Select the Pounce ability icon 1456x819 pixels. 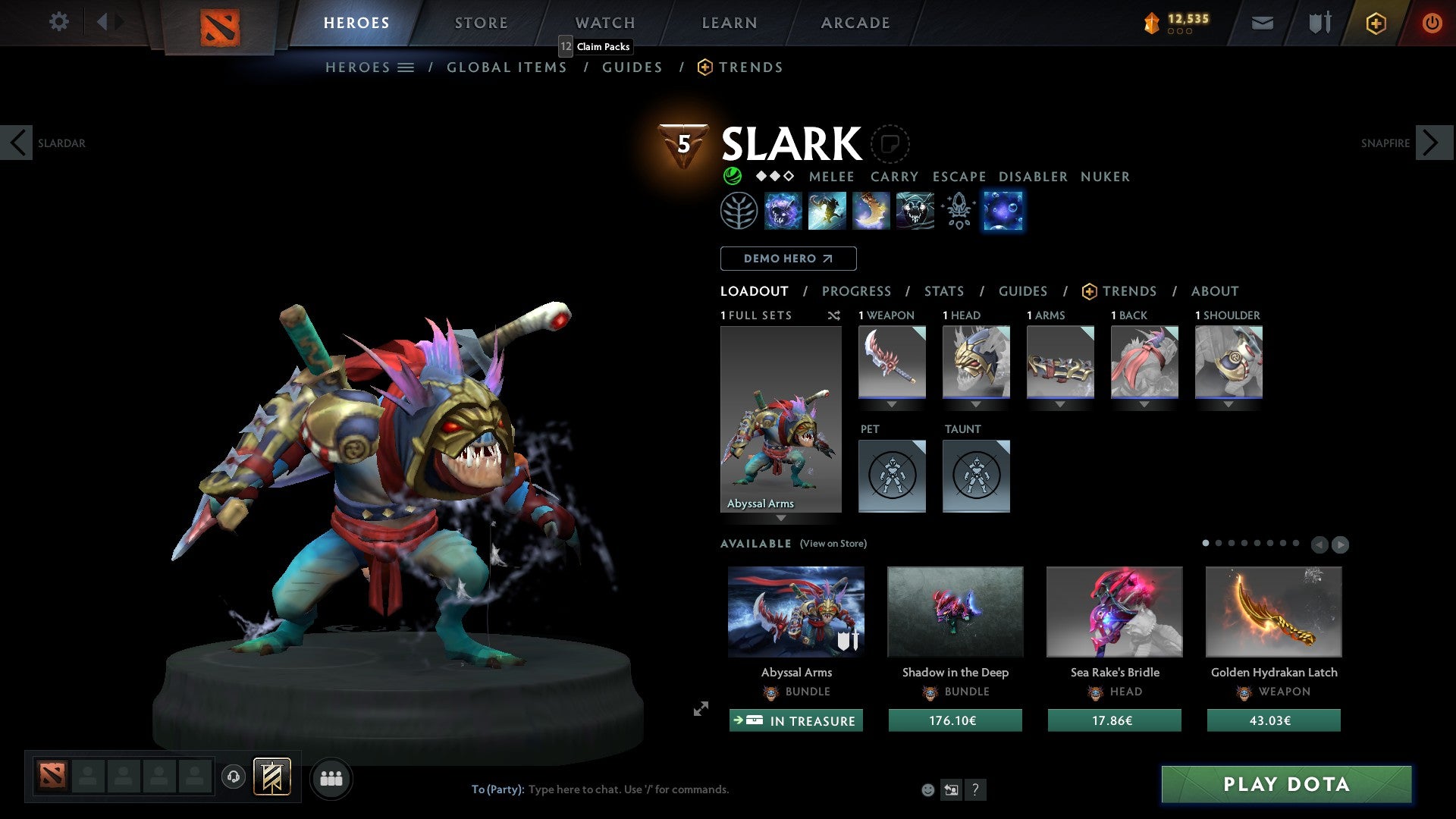click(827, 211)
